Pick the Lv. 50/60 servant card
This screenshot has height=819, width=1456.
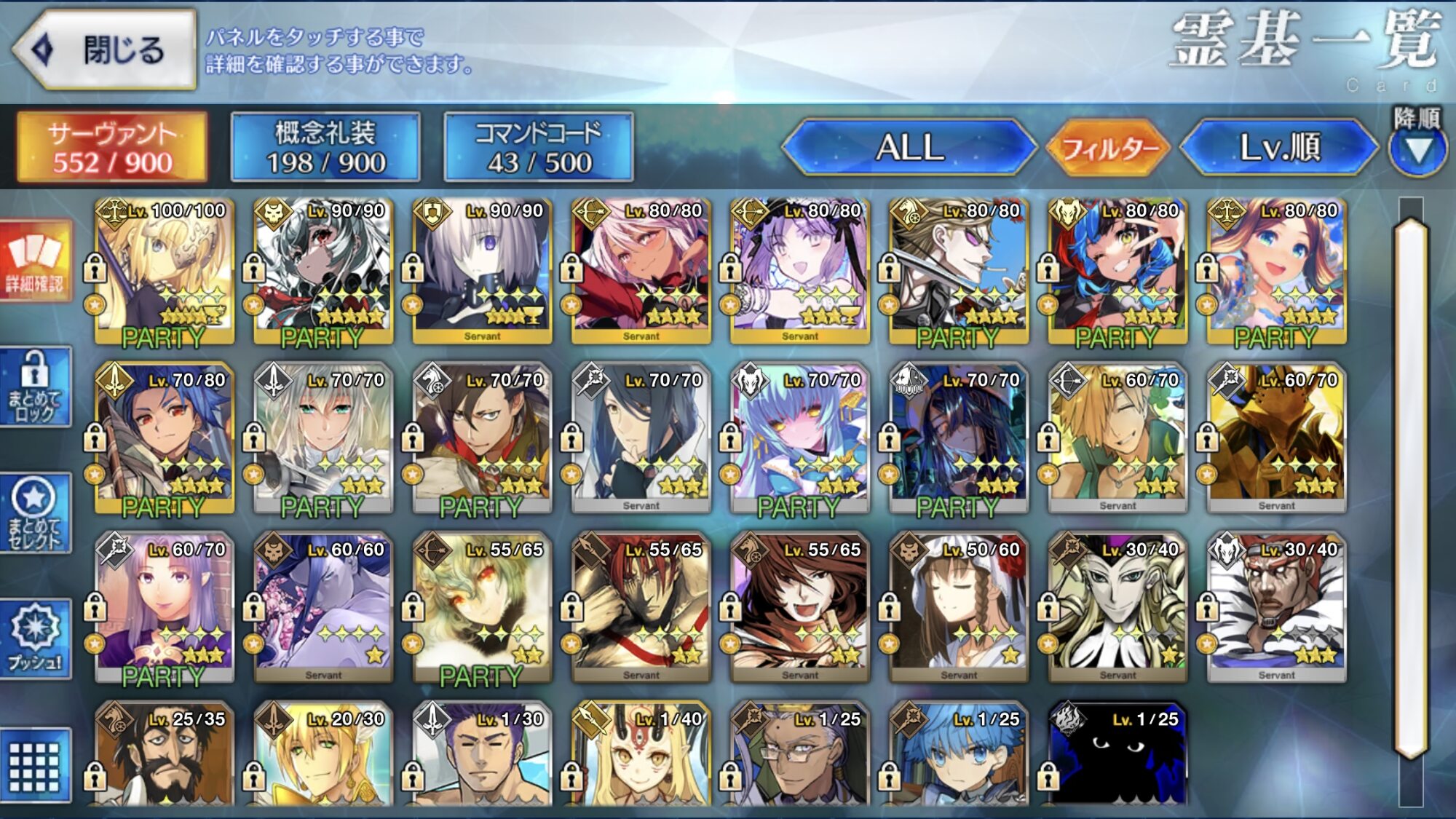coord(959,609)
